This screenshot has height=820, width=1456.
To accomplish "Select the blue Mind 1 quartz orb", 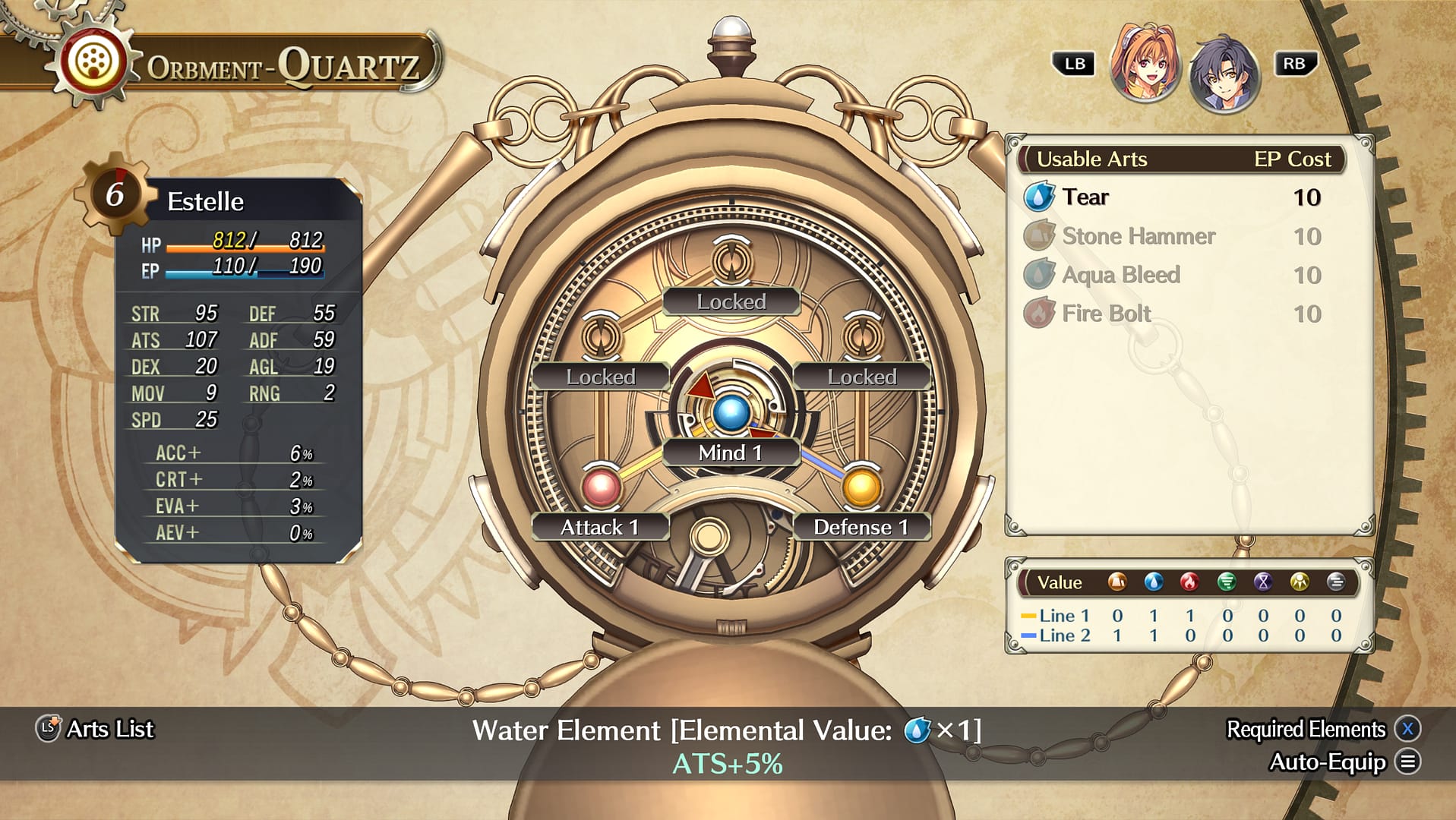I will 730,414.
